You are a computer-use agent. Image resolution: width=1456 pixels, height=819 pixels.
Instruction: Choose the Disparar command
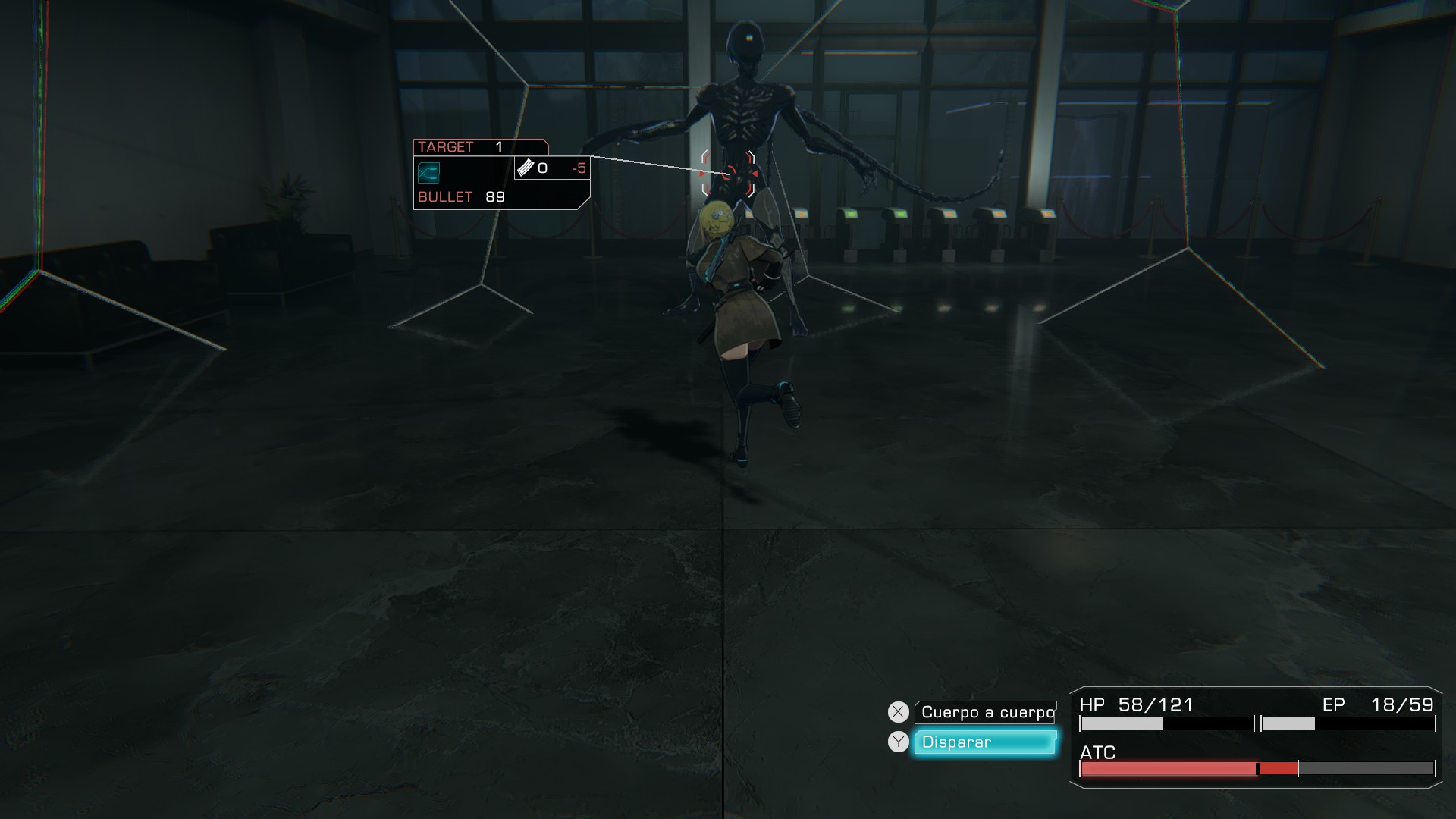click(x=984, y=742)
